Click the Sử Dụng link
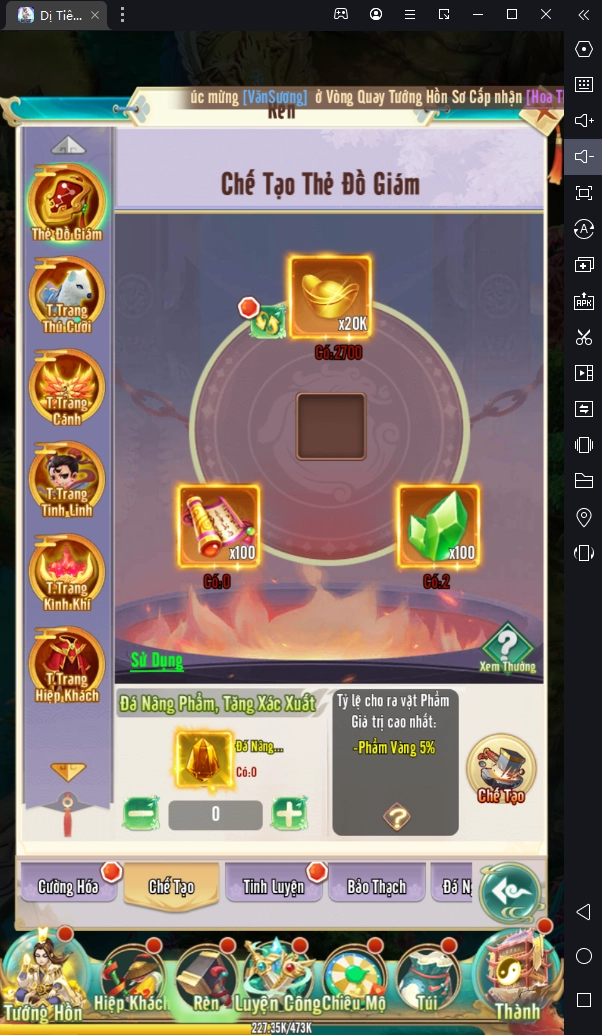The width and height of the screenshot is (602, 1035). point(156,660)
